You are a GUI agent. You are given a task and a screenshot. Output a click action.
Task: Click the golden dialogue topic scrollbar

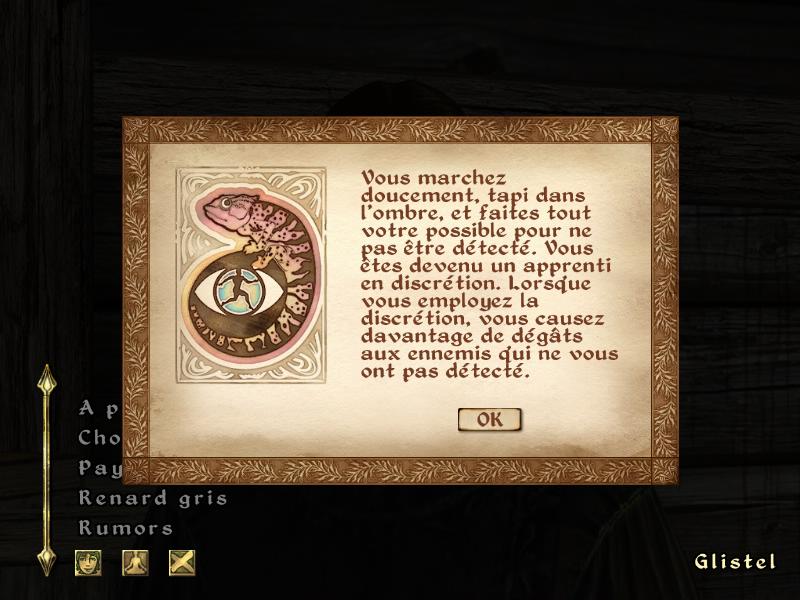point(45,470)
